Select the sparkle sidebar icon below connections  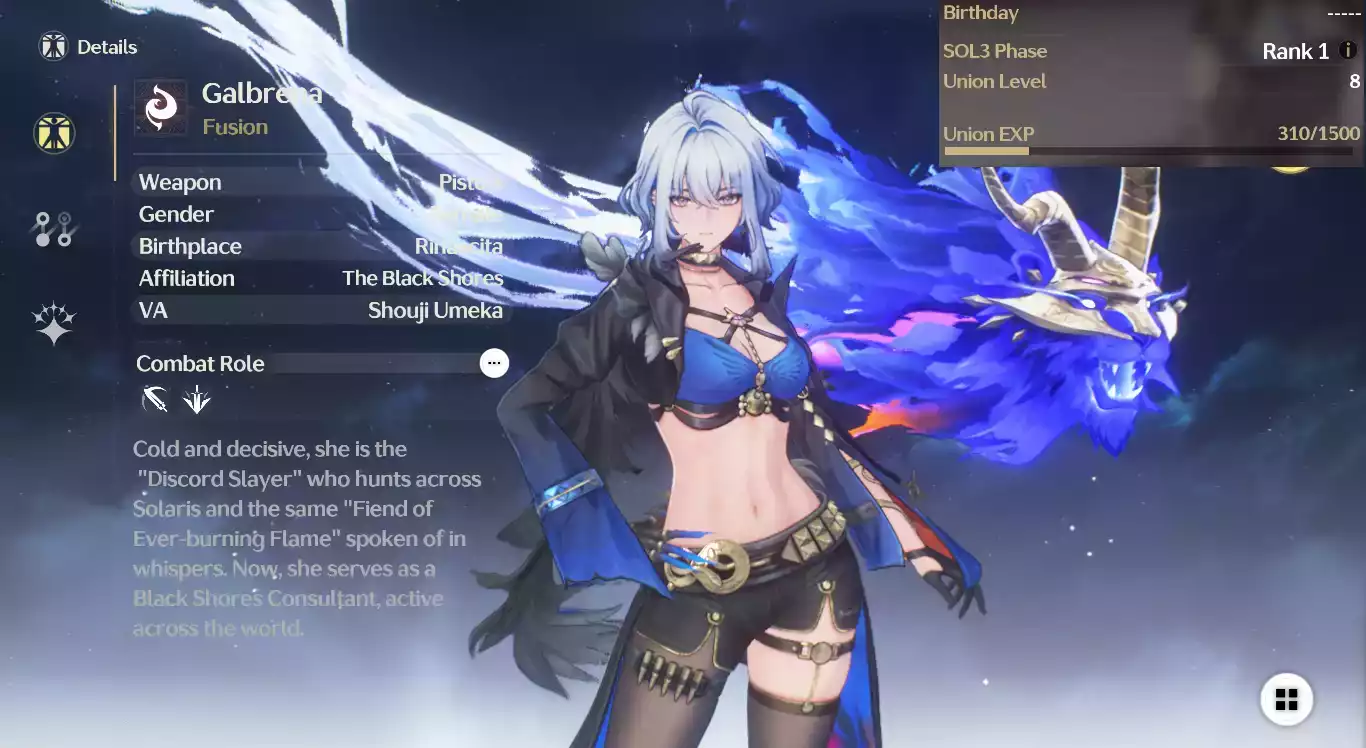[54, 320]
